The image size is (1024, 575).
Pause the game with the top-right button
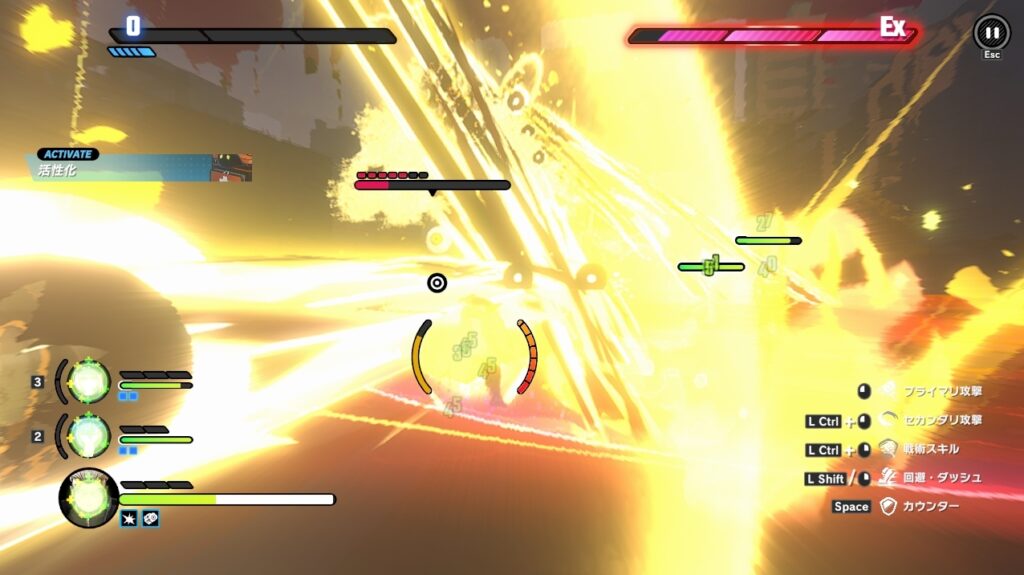point(991,32)
